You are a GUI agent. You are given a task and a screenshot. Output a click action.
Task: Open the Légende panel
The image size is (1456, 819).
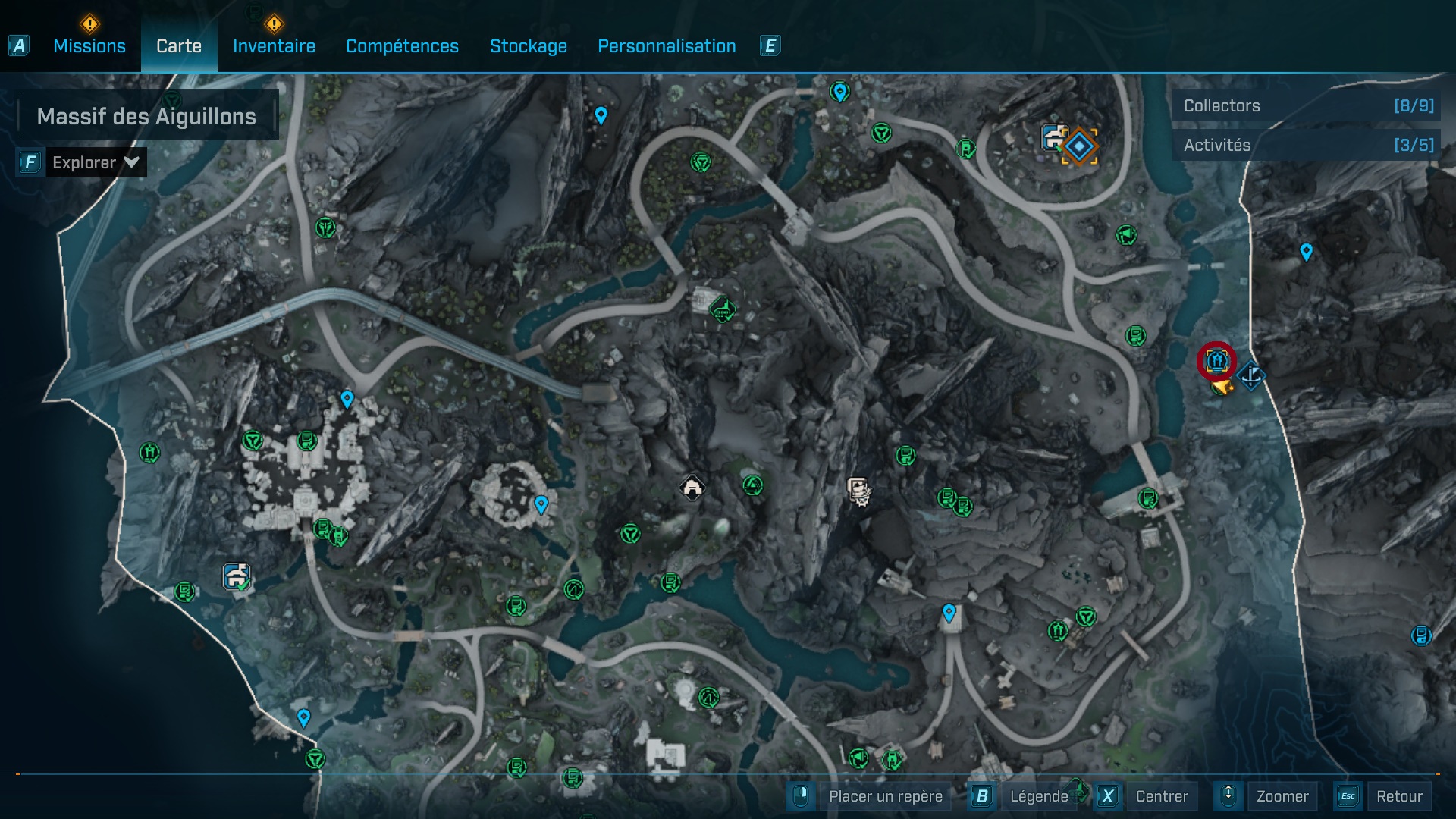[1039, 796]
